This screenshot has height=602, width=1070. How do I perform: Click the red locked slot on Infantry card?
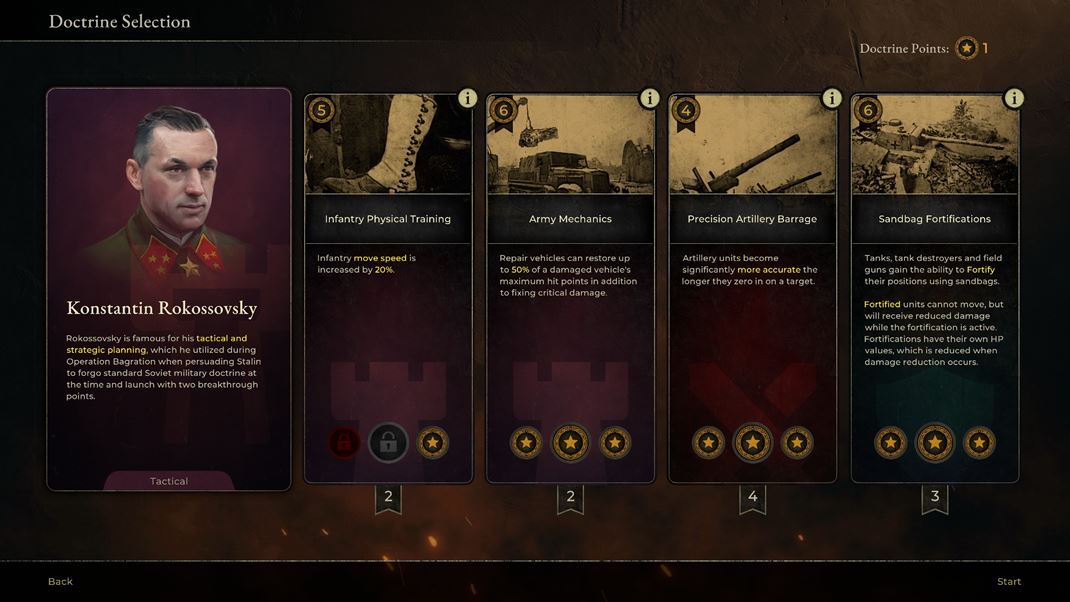pyautogui.click(x=344, y=442)
